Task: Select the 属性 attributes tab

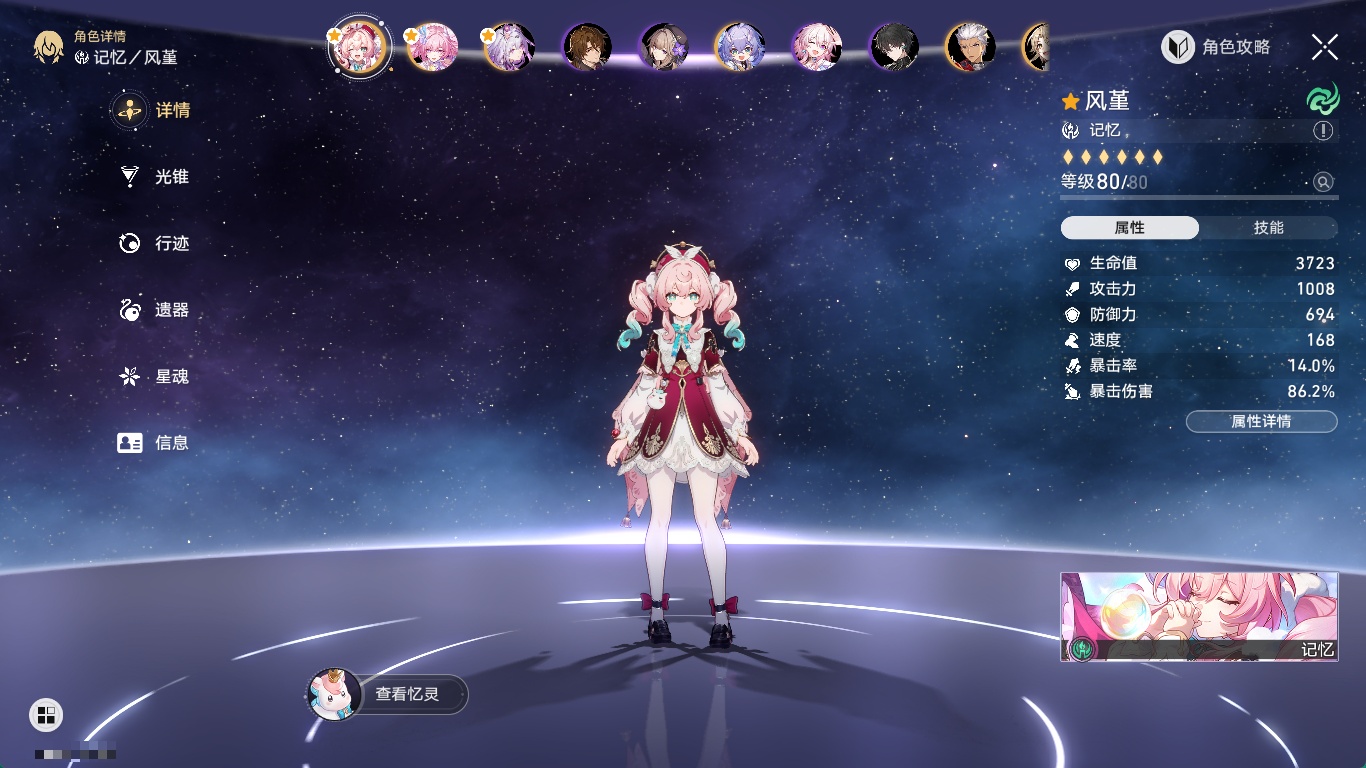Action: point(1130,228)
